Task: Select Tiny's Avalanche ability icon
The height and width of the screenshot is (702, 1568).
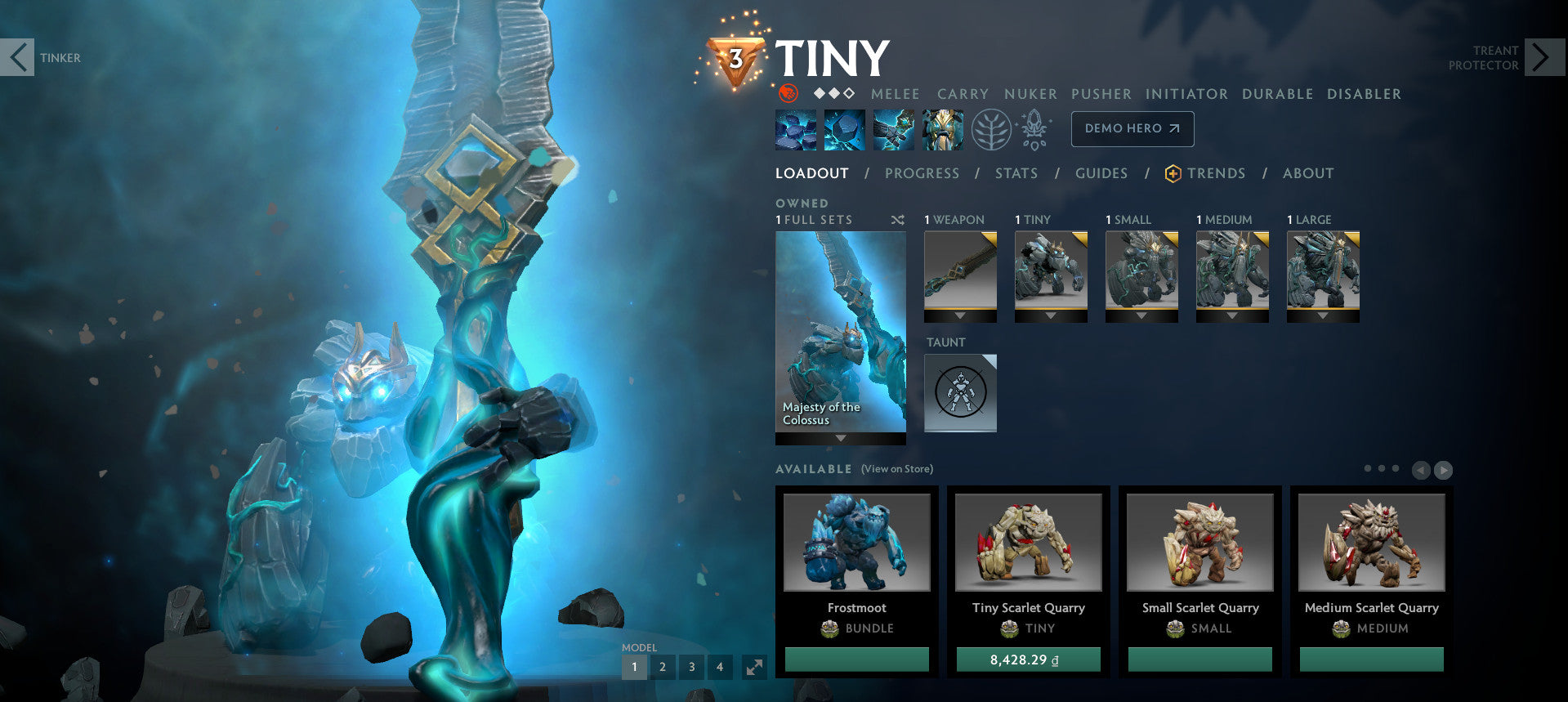Action: pyautogui.click(x=796, y=128)
